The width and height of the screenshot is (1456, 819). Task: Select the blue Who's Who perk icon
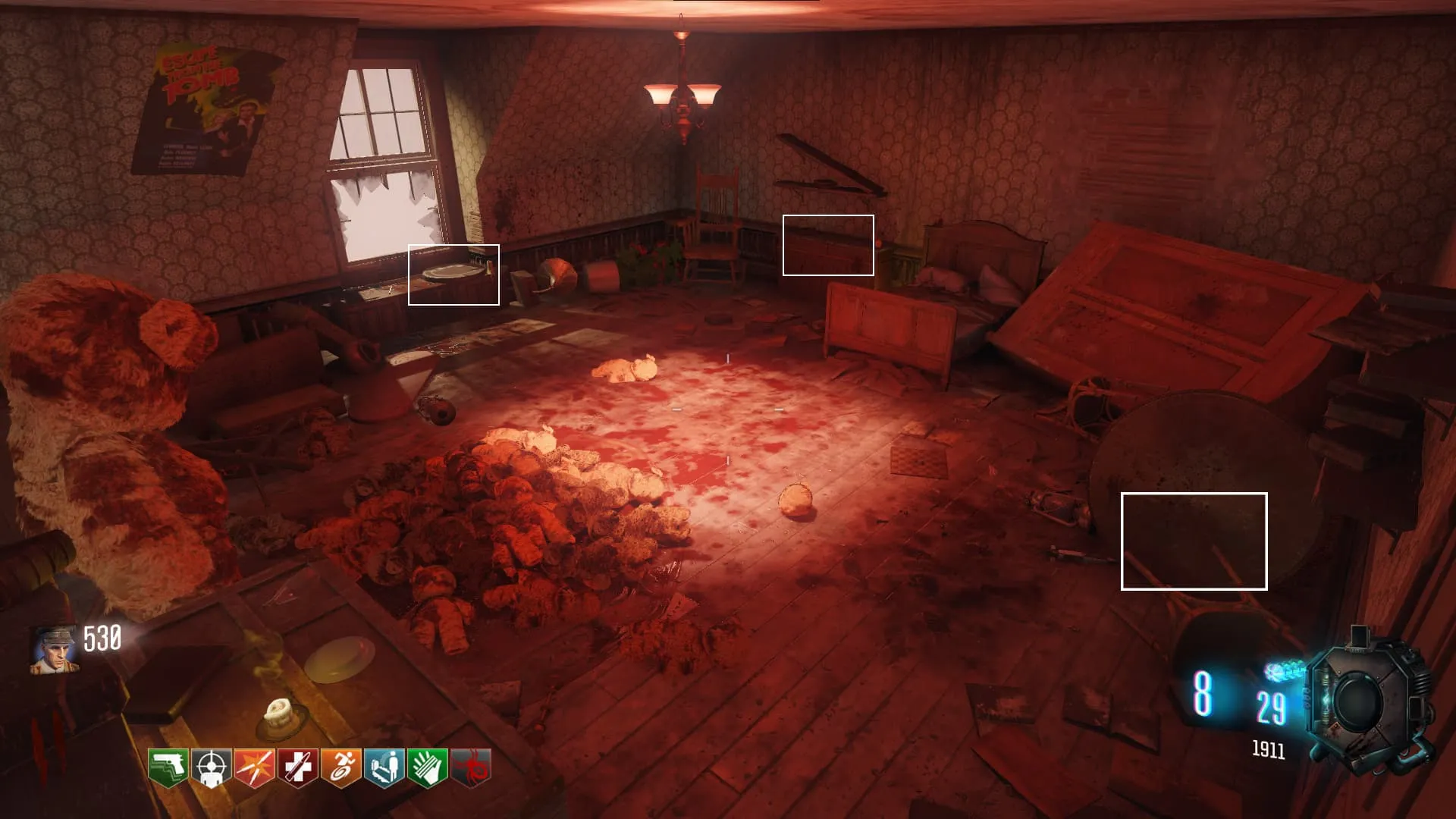click(384, 767)
